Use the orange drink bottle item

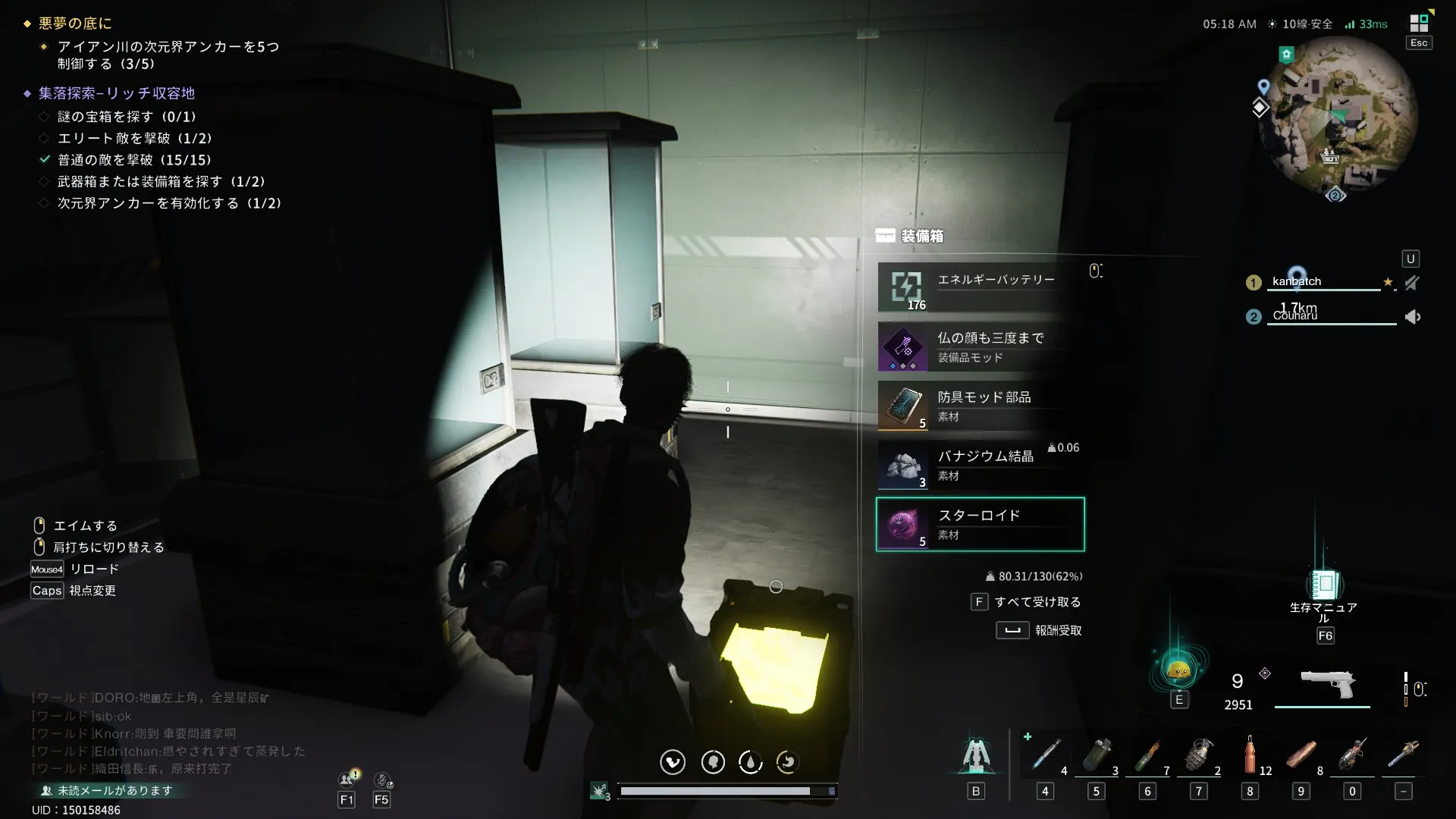click(1250, 755)
